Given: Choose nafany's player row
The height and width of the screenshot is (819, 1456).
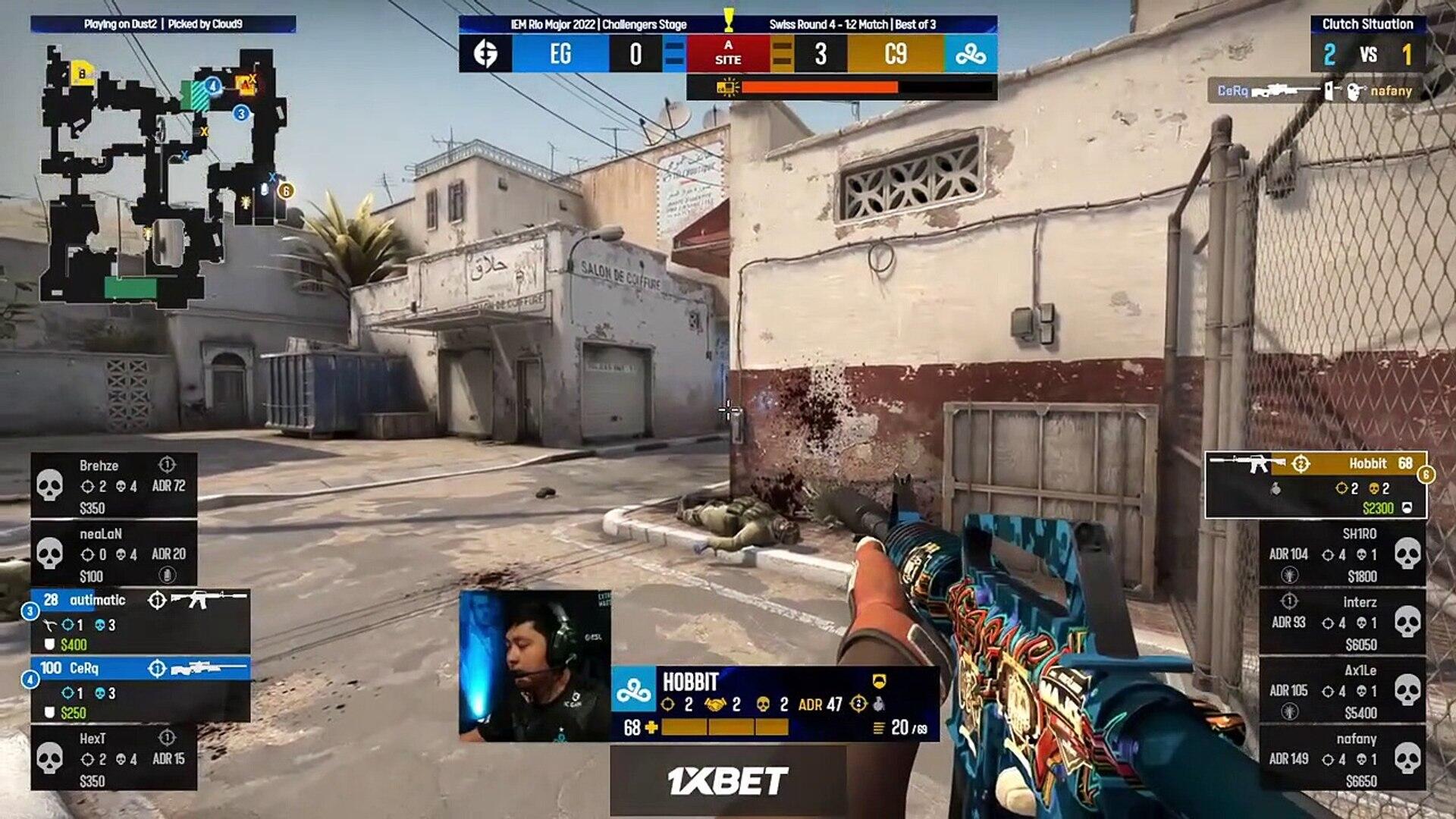Looking at the screenshot, I should click(x=1342, y=758).
